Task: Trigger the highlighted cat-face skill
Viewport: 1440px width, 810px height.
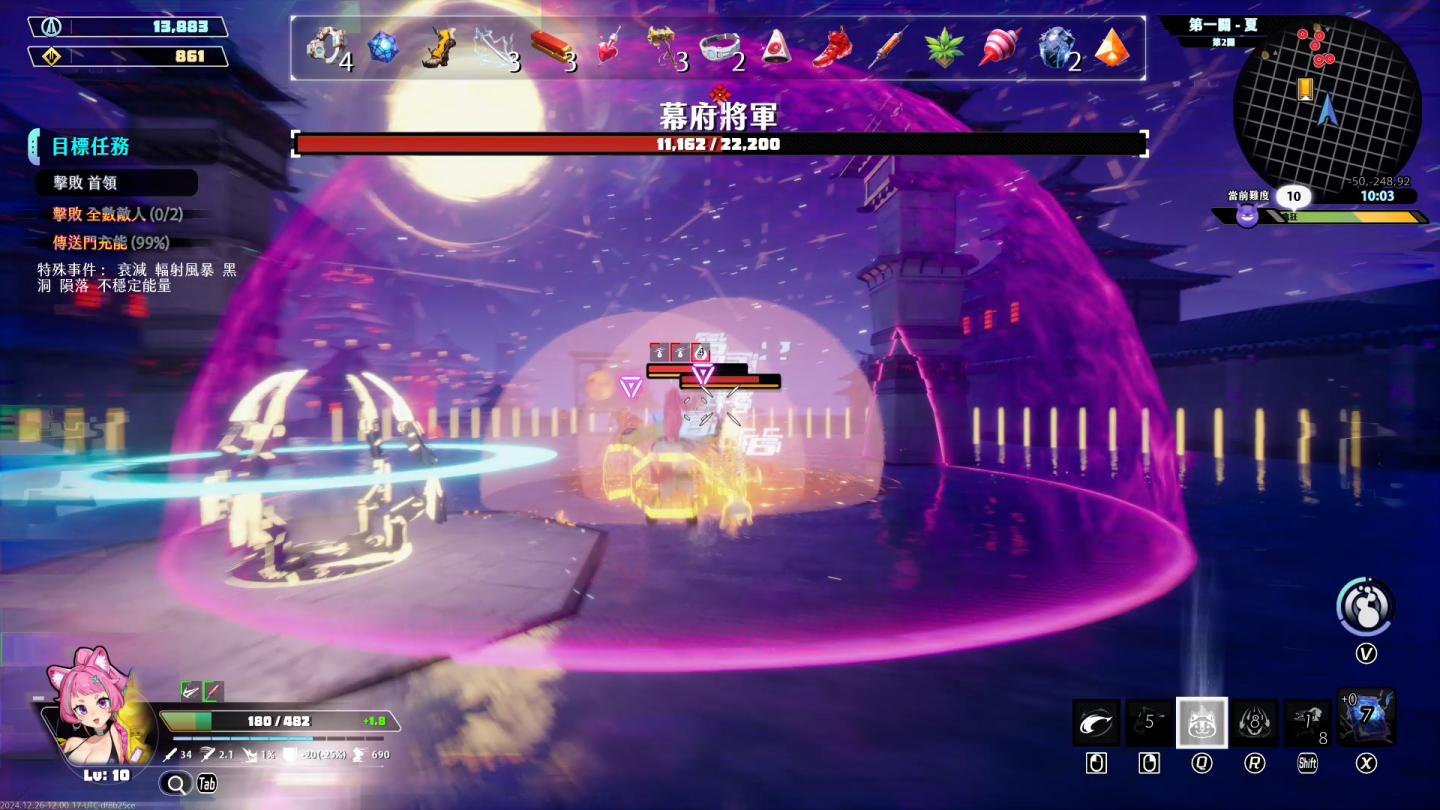Action: pyautogui.click(x=1201, y=722)
